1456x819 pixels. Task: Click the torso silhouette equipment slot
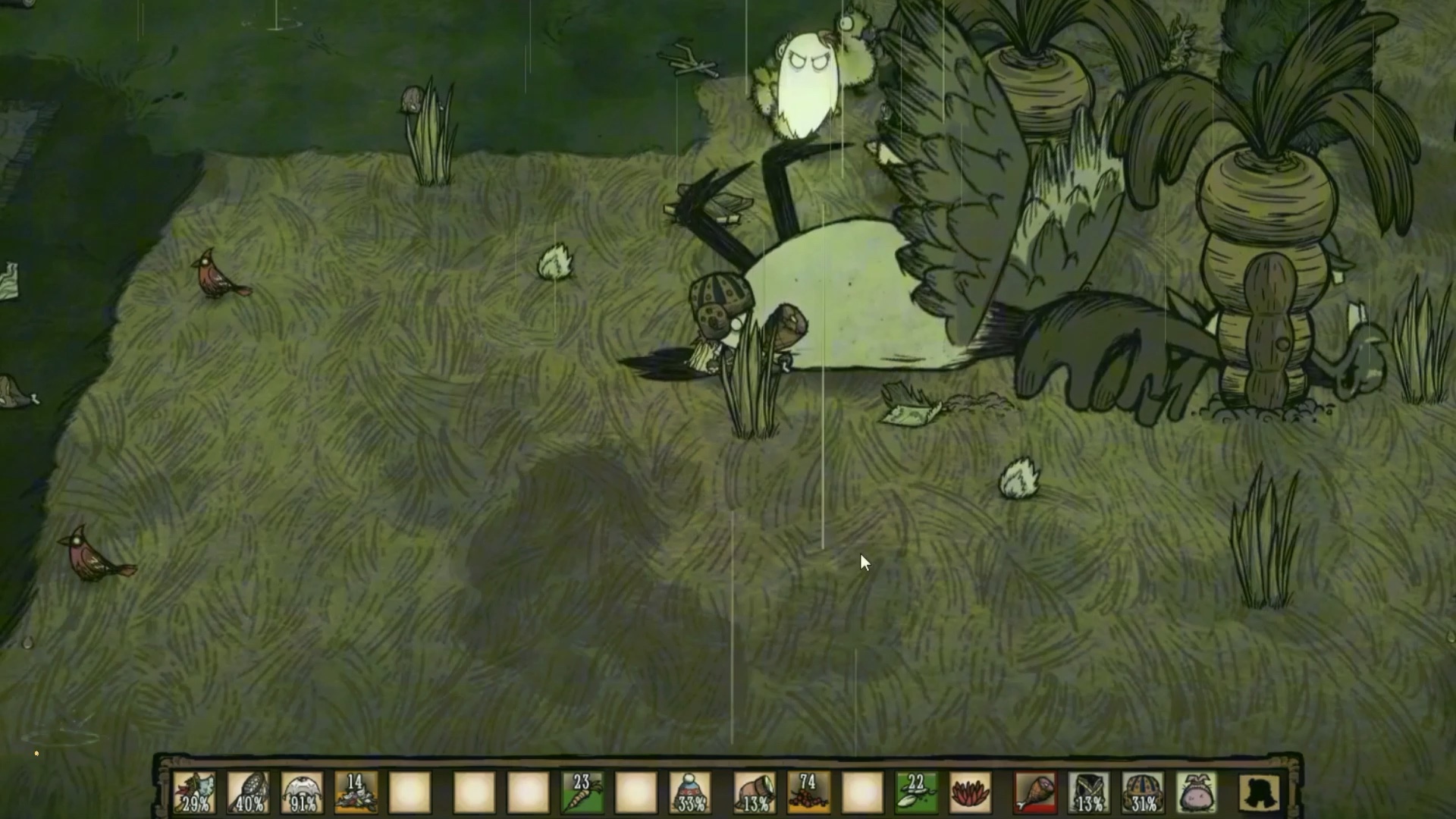click(1260, 792)
